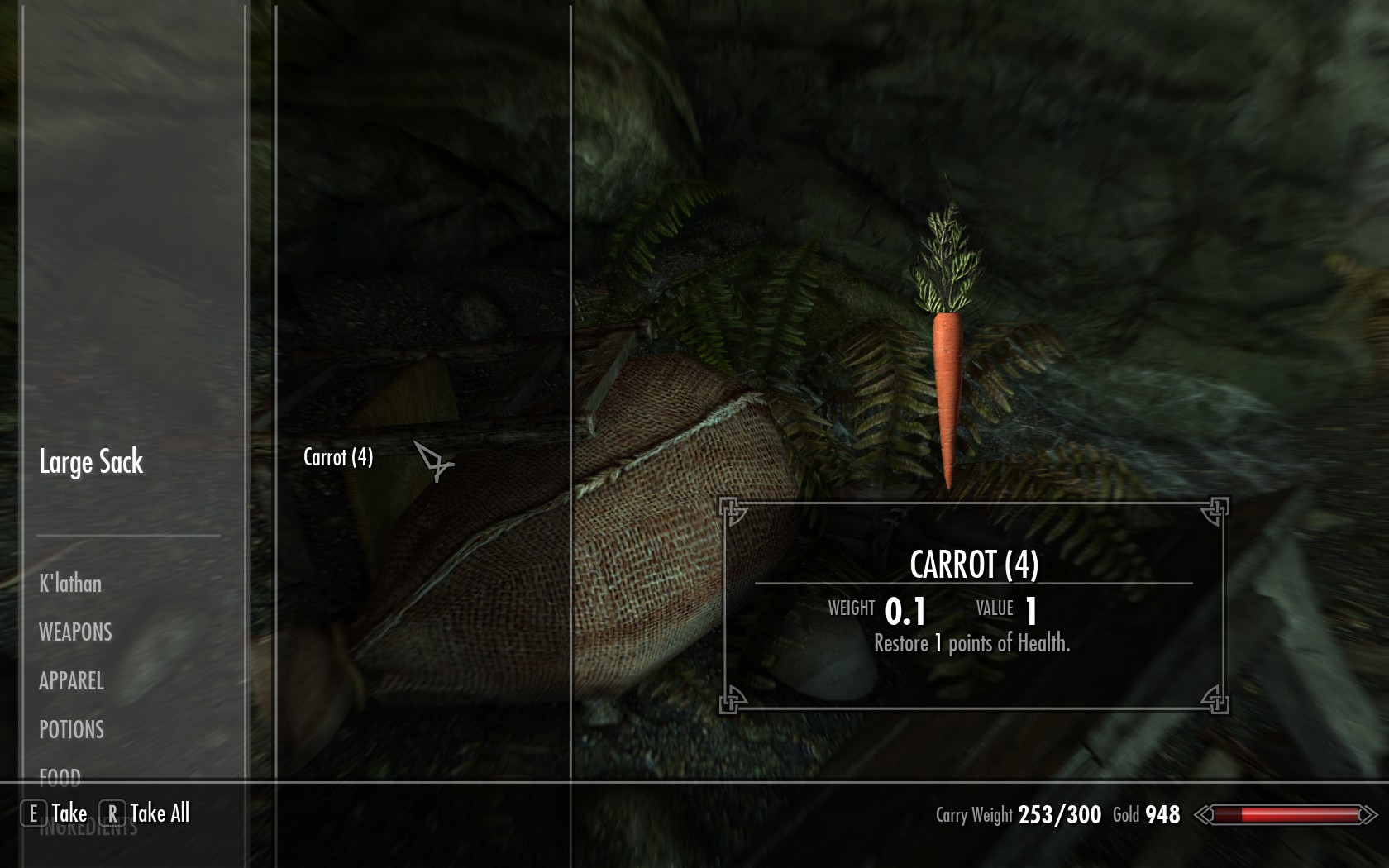Take all items with Take All
Screen dimensions: 1389x868
(x=159, y=813)
